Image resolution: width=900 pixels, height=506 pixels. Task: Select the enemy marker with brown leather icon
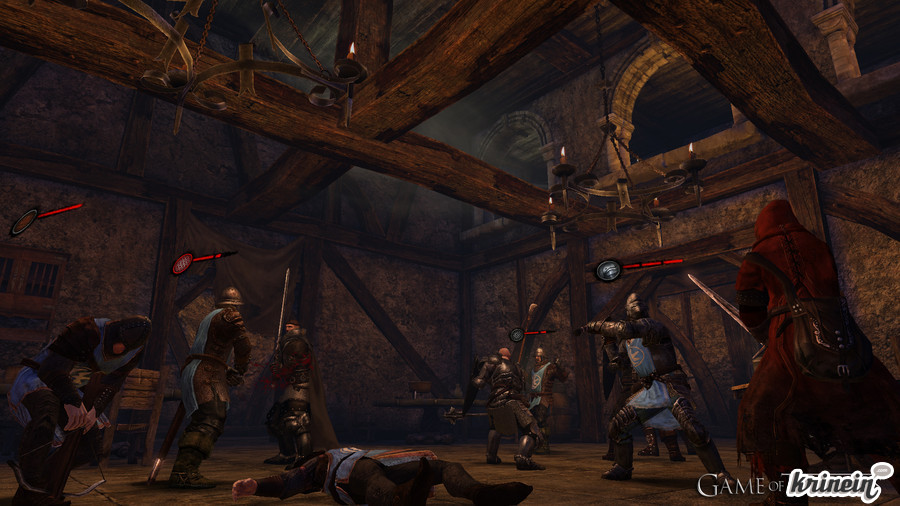pos(25,221)
